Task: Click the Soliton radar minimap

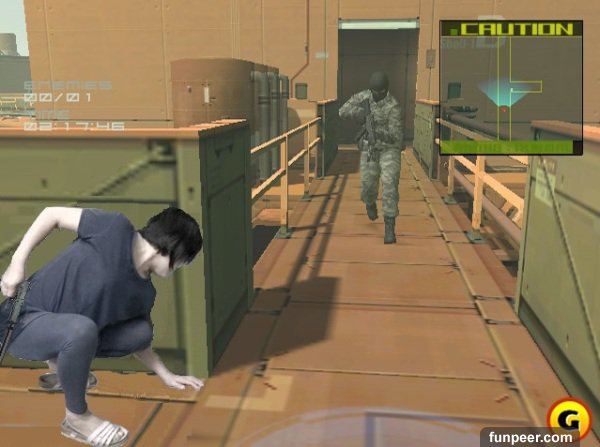Action: click(x=510, y=88)
